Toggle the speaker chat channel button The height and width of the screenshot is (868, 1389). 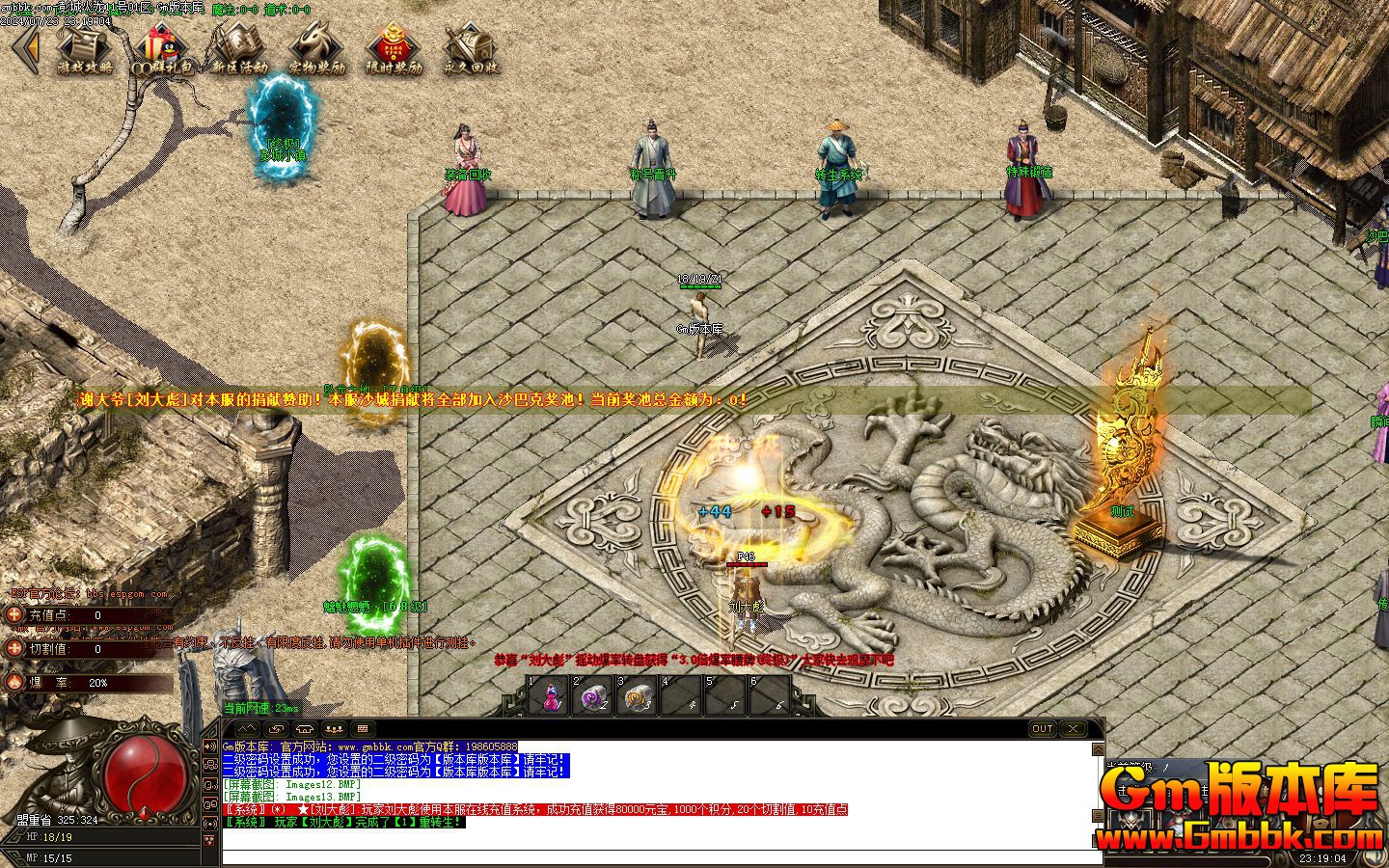click(x=210, y=746)
